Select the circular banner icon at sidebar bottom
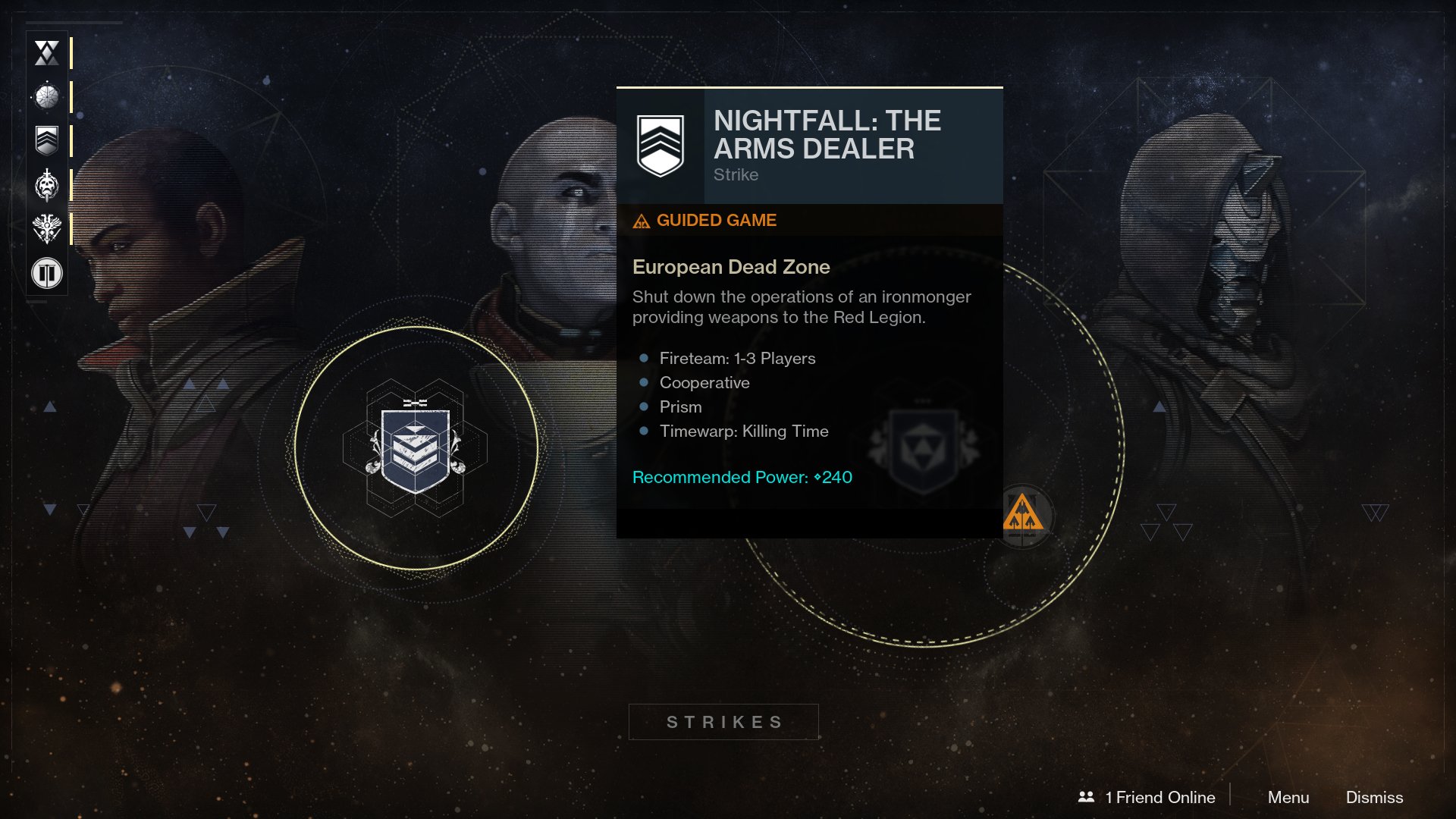Image resolution: width=1456 pixels, height=819 pixels. tap(46, 273)
